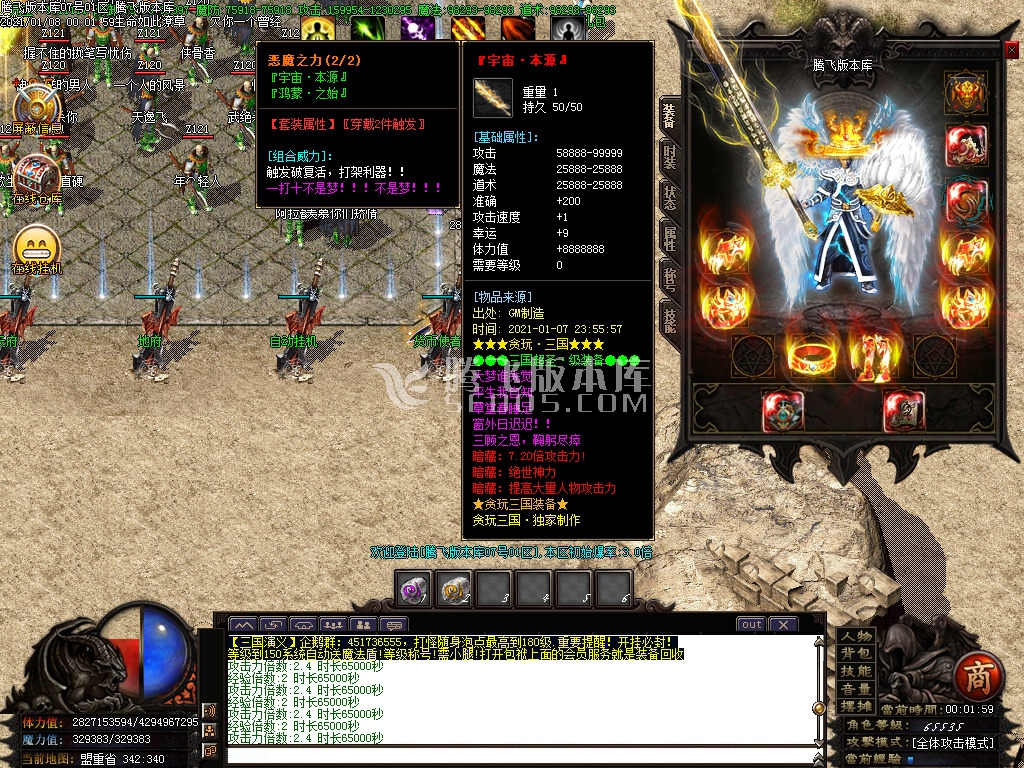Image resolution: width=1024 pixels, height=768 pixels.
Task: Show the 属性 (attributes) tab
Action: 669,238
